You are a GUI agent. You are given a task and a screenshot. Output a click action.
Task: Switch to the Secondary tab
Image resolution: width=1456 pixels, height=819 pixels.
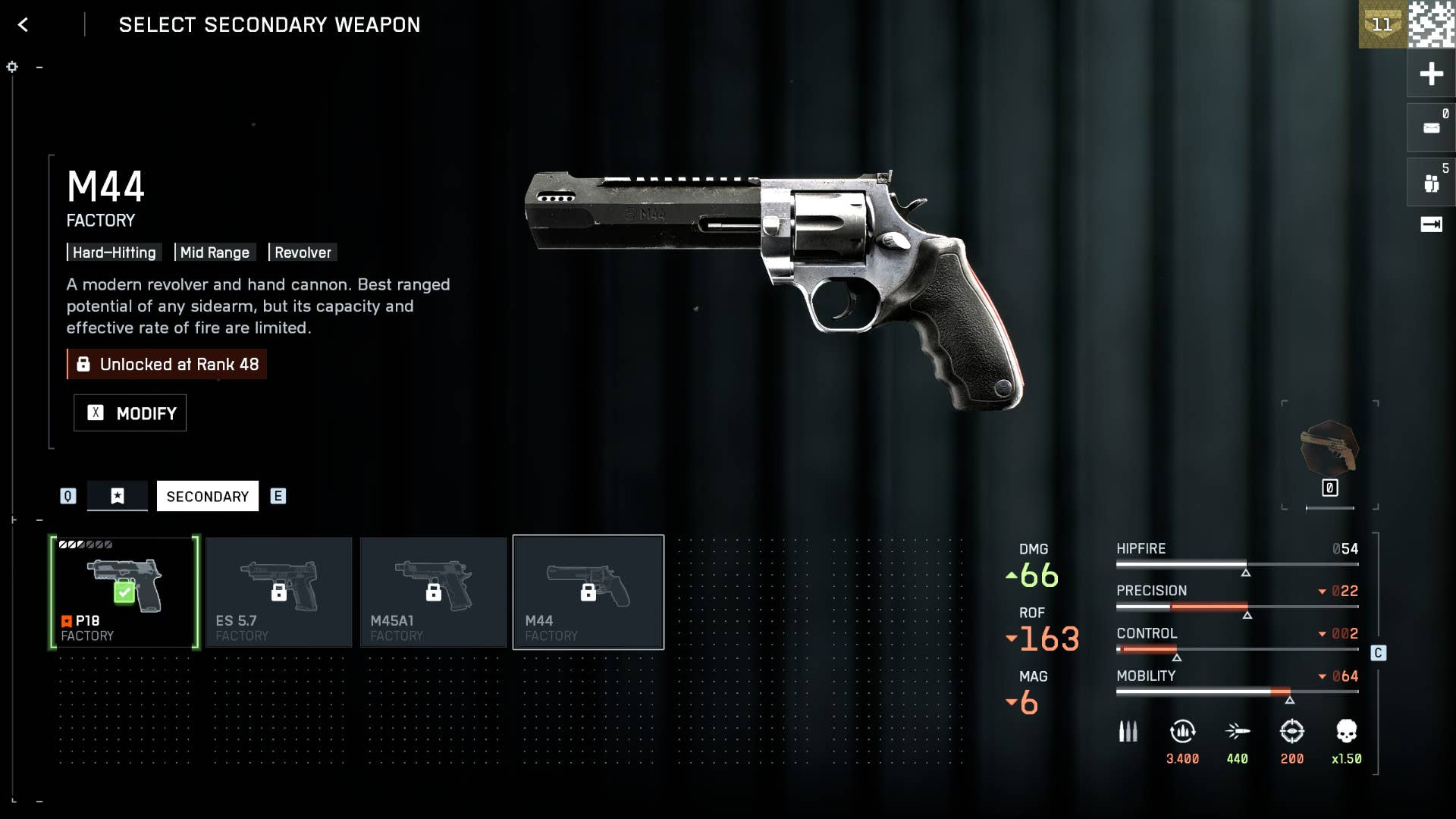tap(207, 497)
